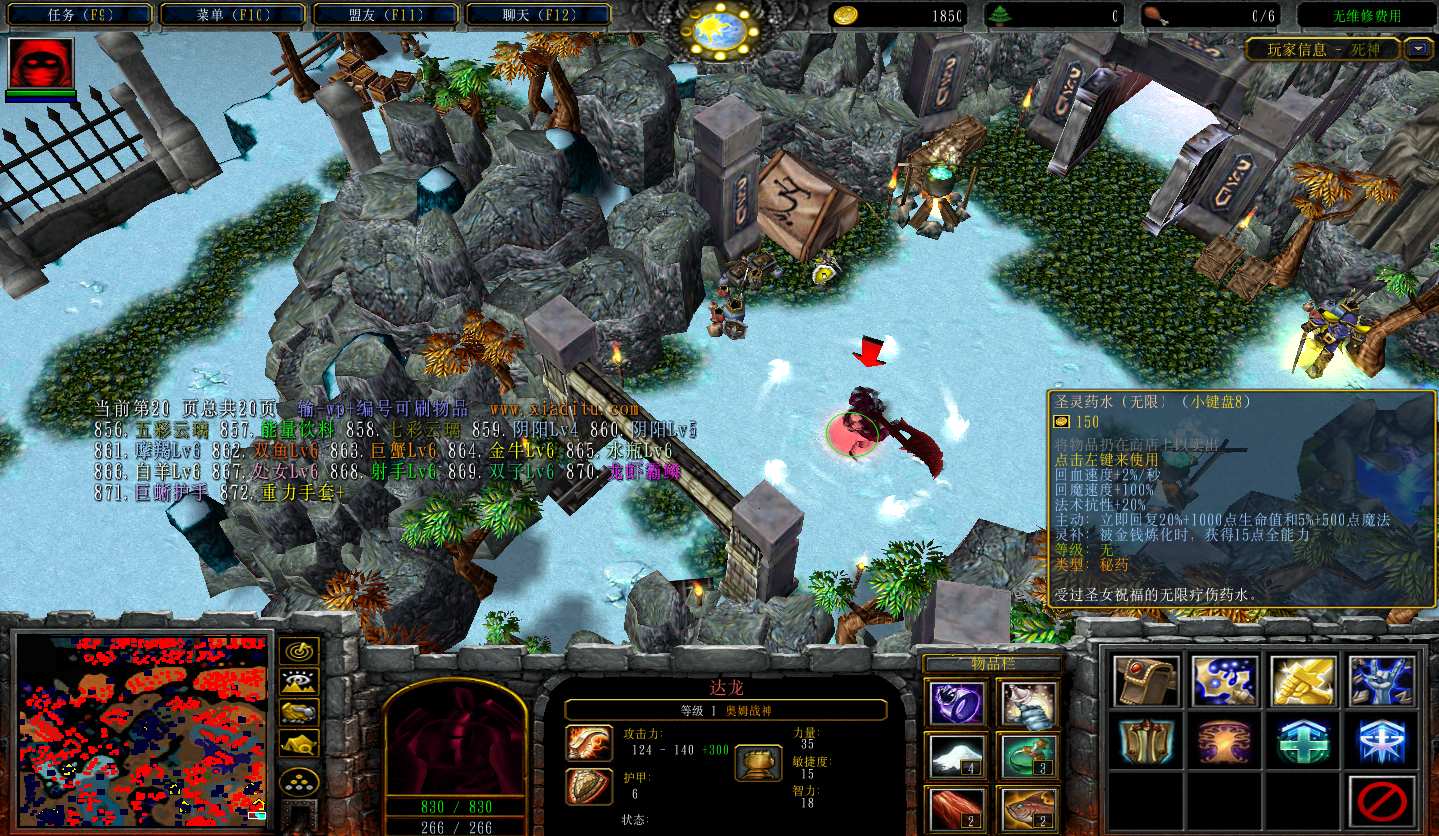
Task: Select the fish item in inventory
Action: [1028, 809]
